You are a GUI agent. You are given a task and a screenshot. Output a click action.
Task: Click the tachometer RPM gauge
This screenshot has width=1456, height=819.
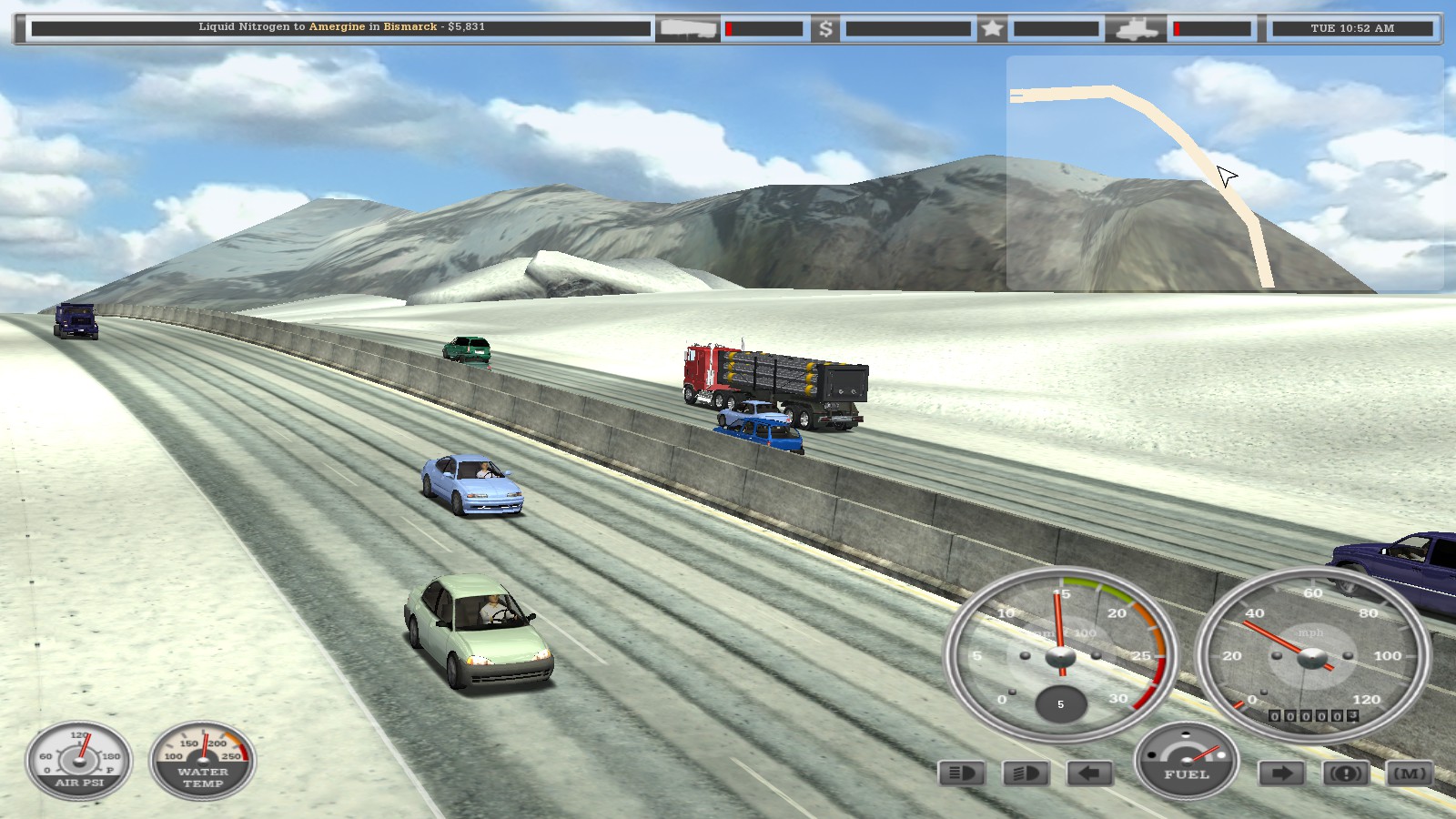click(x=1060, y=657)
